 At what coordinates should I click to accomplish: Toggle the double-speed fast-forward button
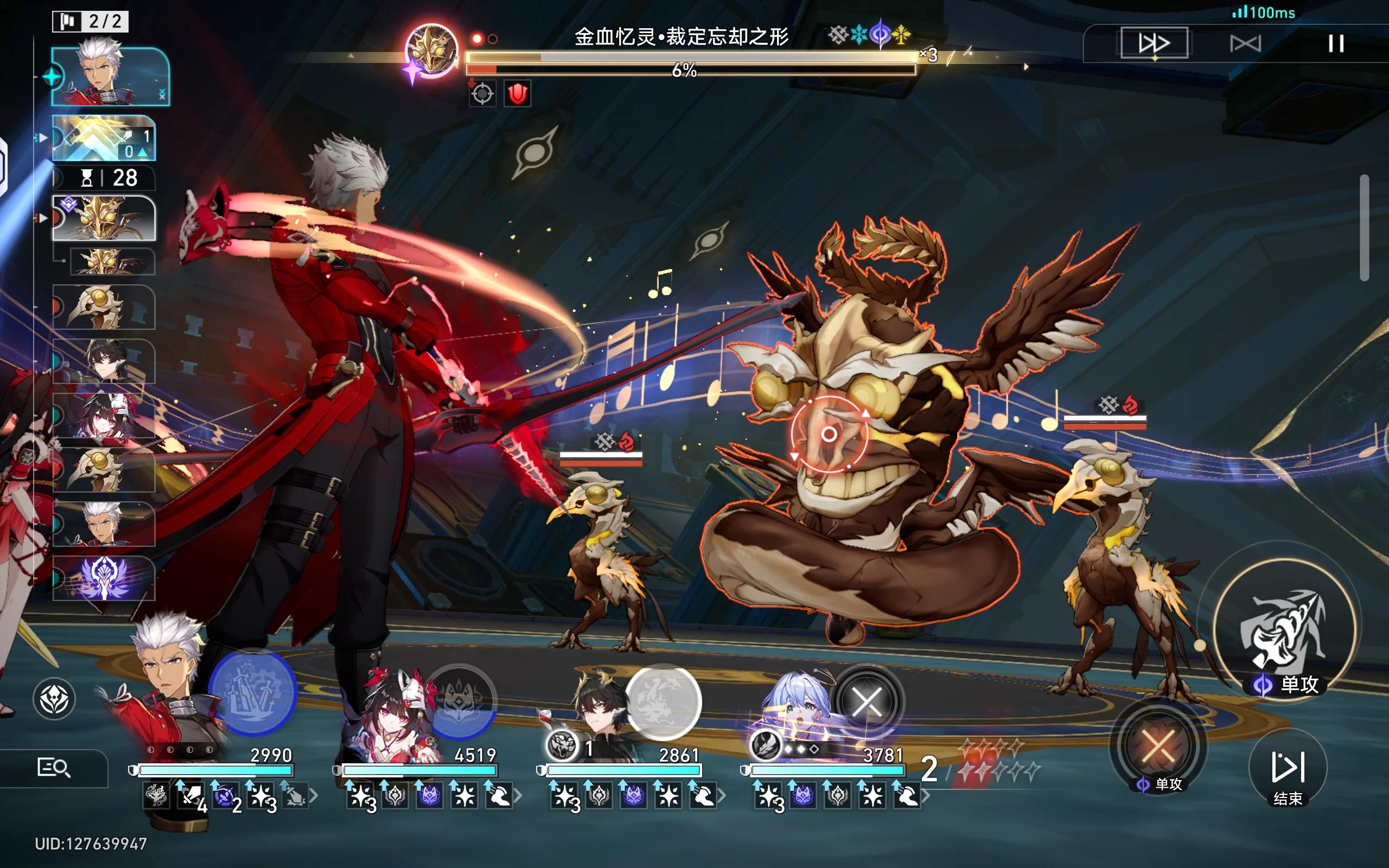pyautogui.click(x=1154, y=43)
